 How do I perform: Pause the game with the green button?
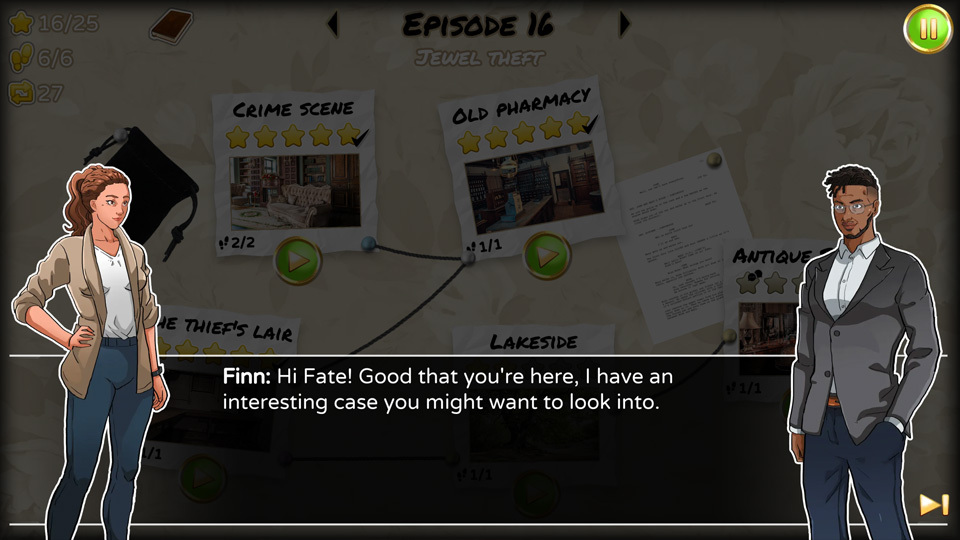tap(928, 30)
